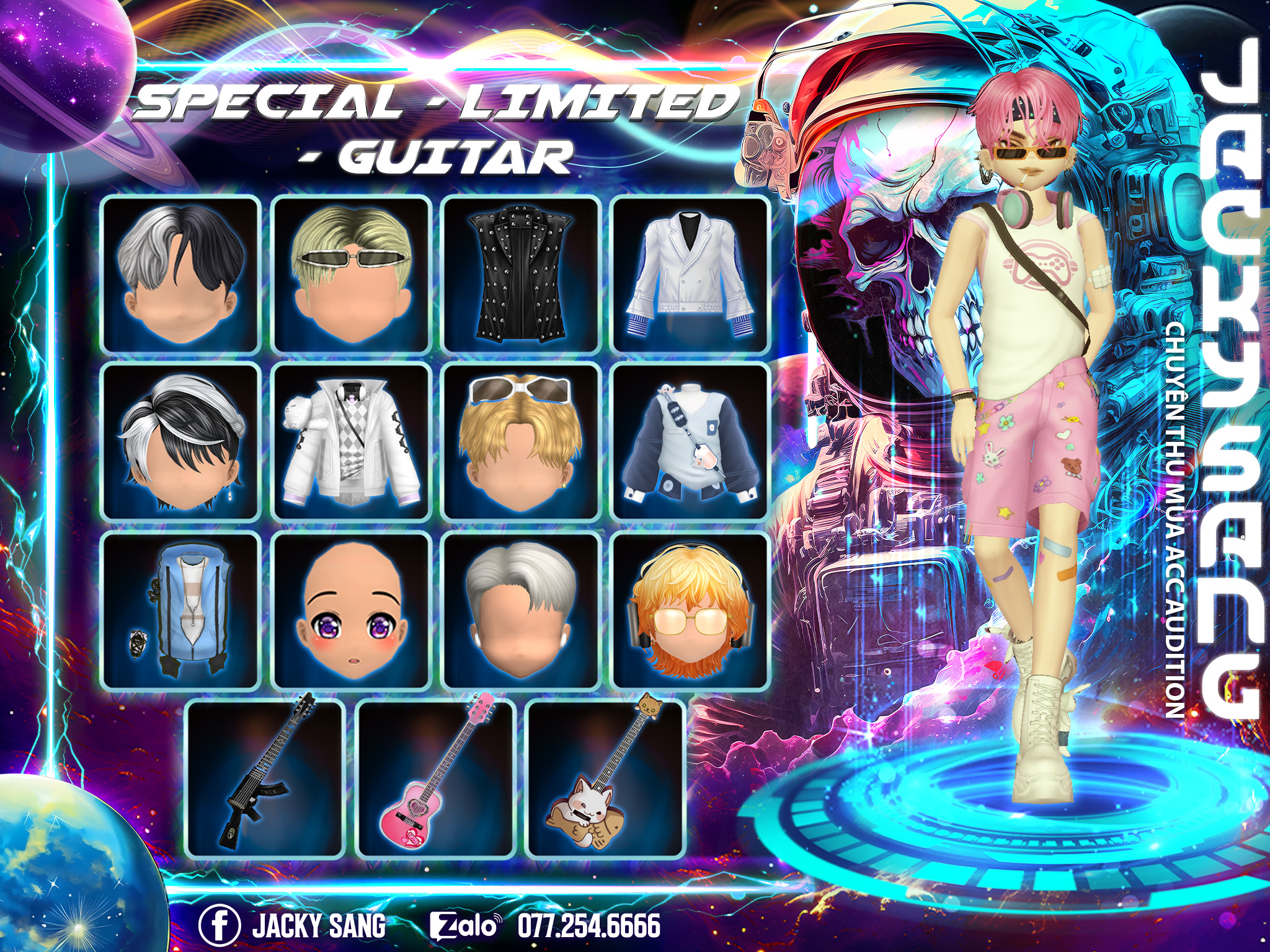The height and width of the screenshot is (952, 1270).
Task: Click the Zalo contact logo
Action: click(465, 926)
